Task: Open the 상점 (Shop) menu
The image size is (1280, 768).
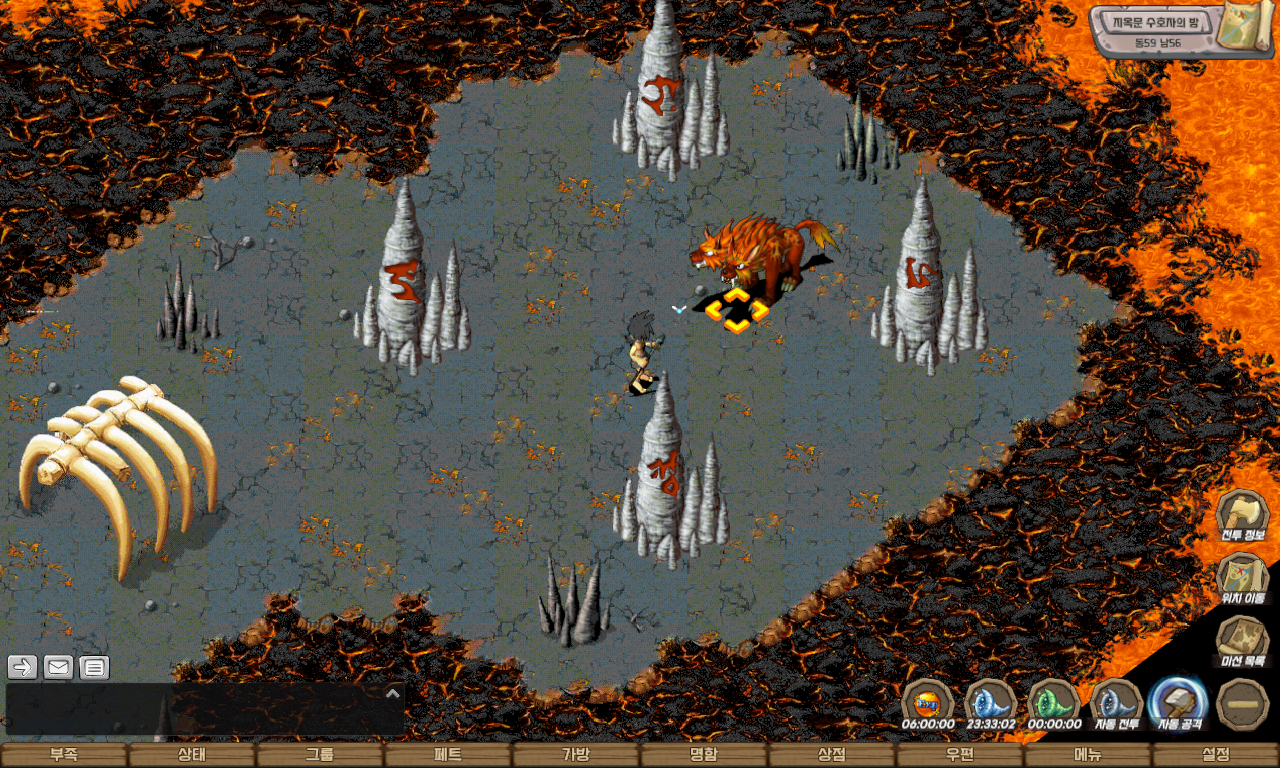Action: tap(832, 755)
